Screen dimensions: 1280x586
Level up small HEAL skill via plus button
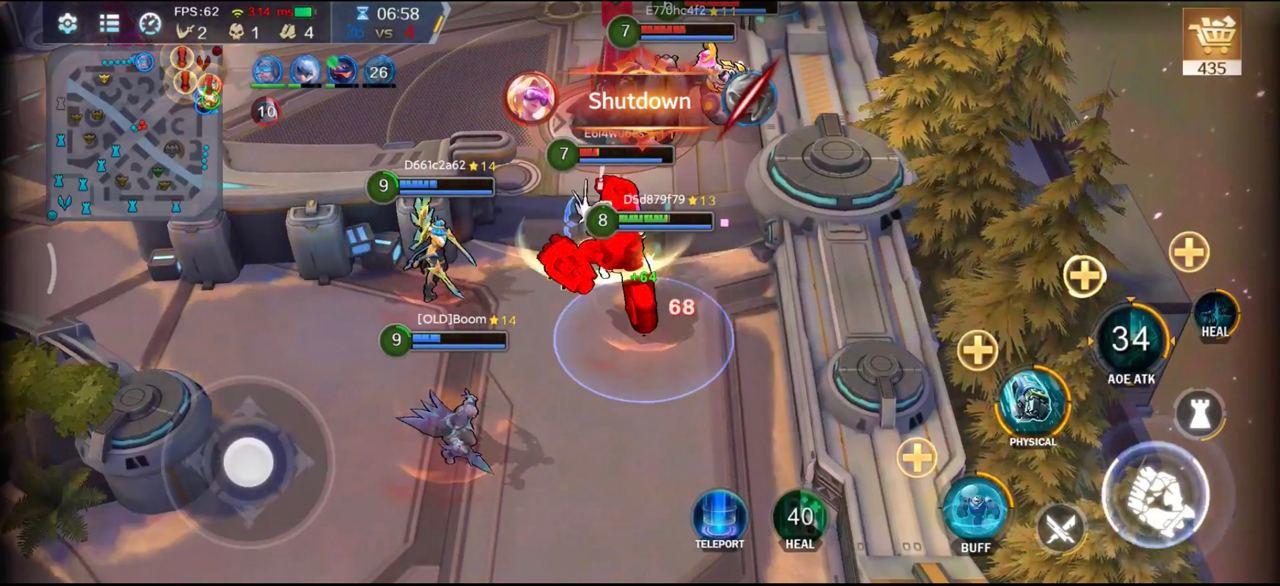(x=1189, y=252)
